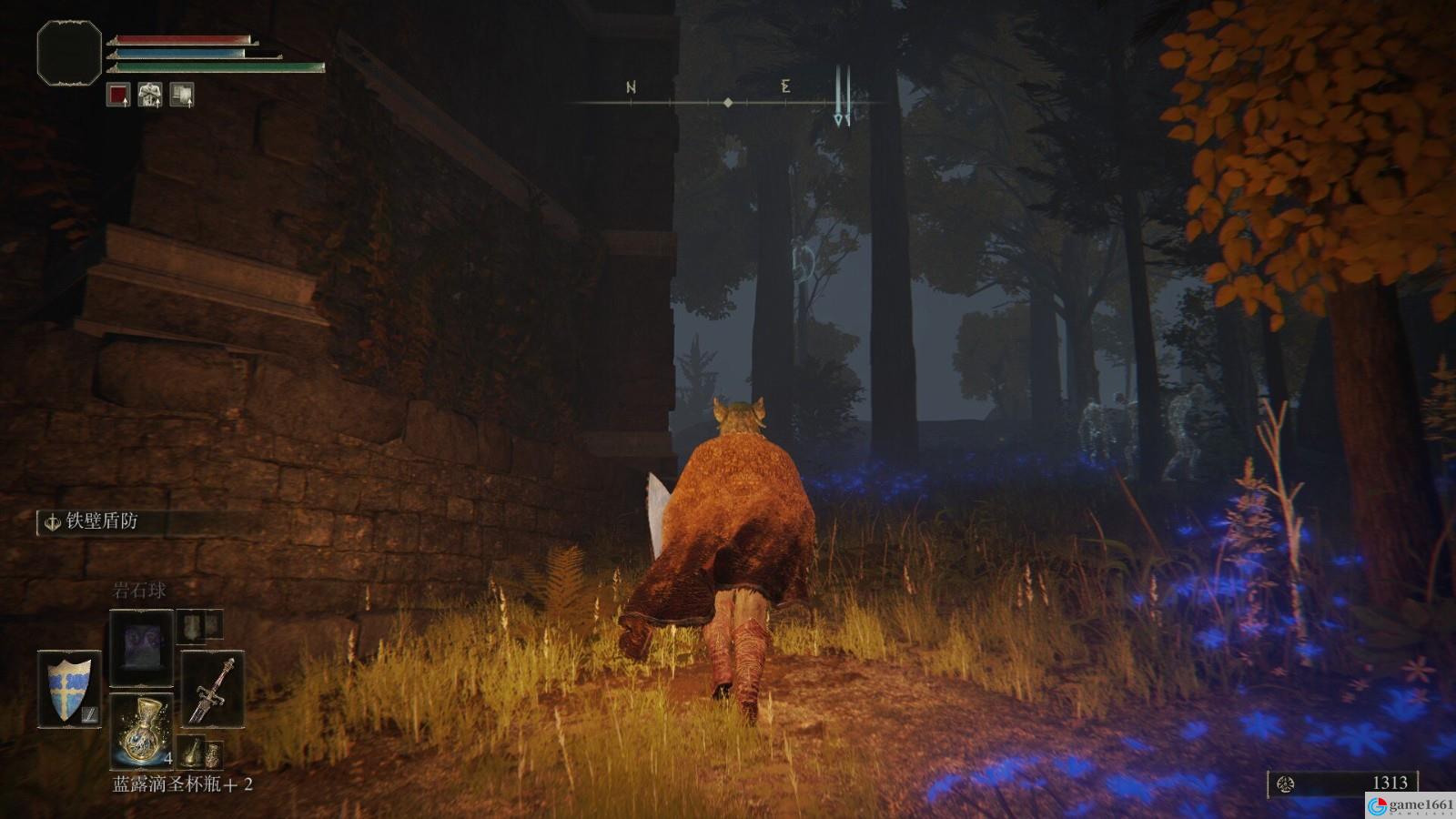The width and height of the screenshot is (1456, 819).
Task: Click the grey armor-plate buff icon
Action: (x=182, y=95)
